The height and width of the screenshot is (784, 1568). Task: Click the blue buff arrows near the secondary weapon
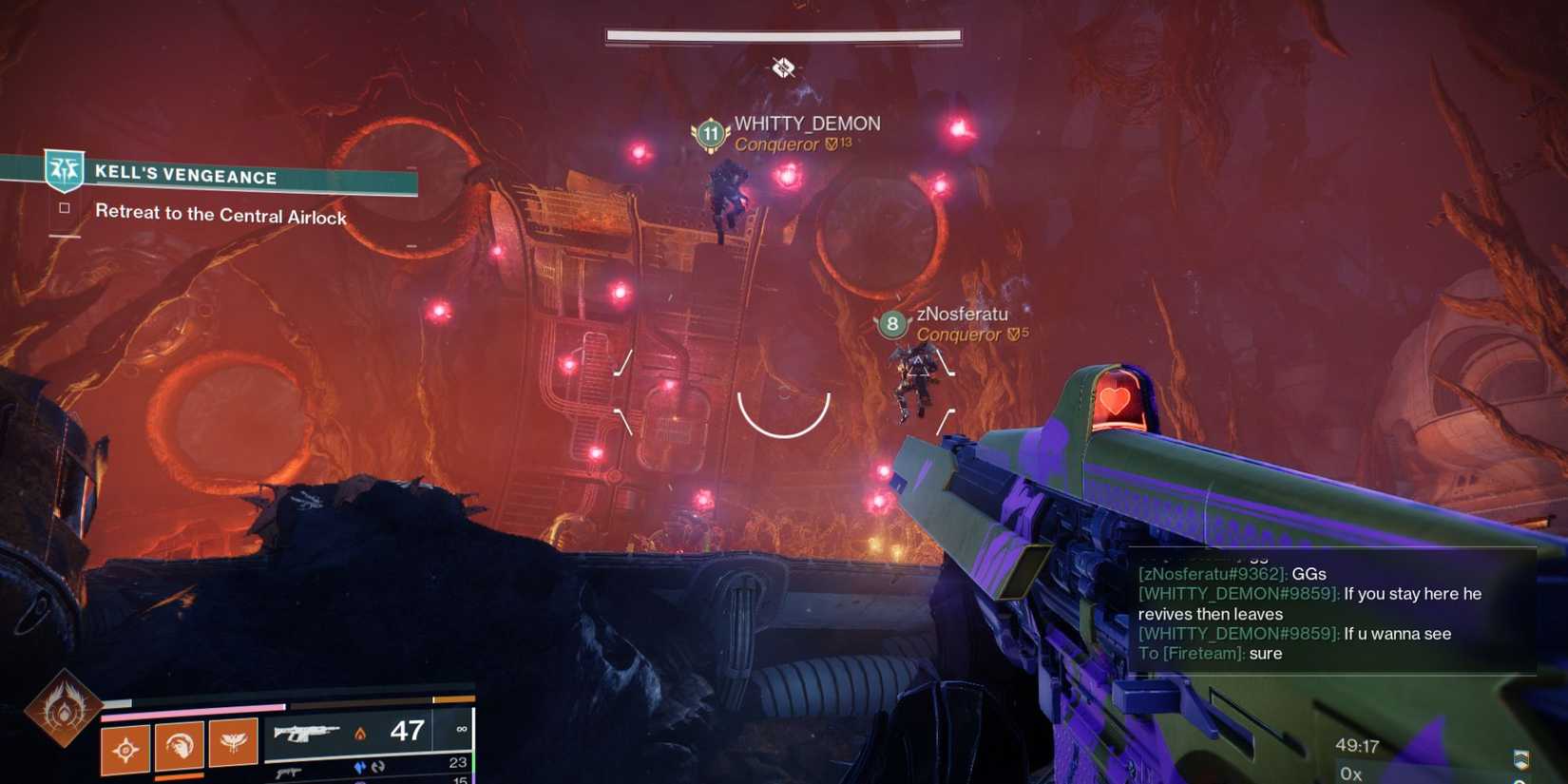pos(361,764)
